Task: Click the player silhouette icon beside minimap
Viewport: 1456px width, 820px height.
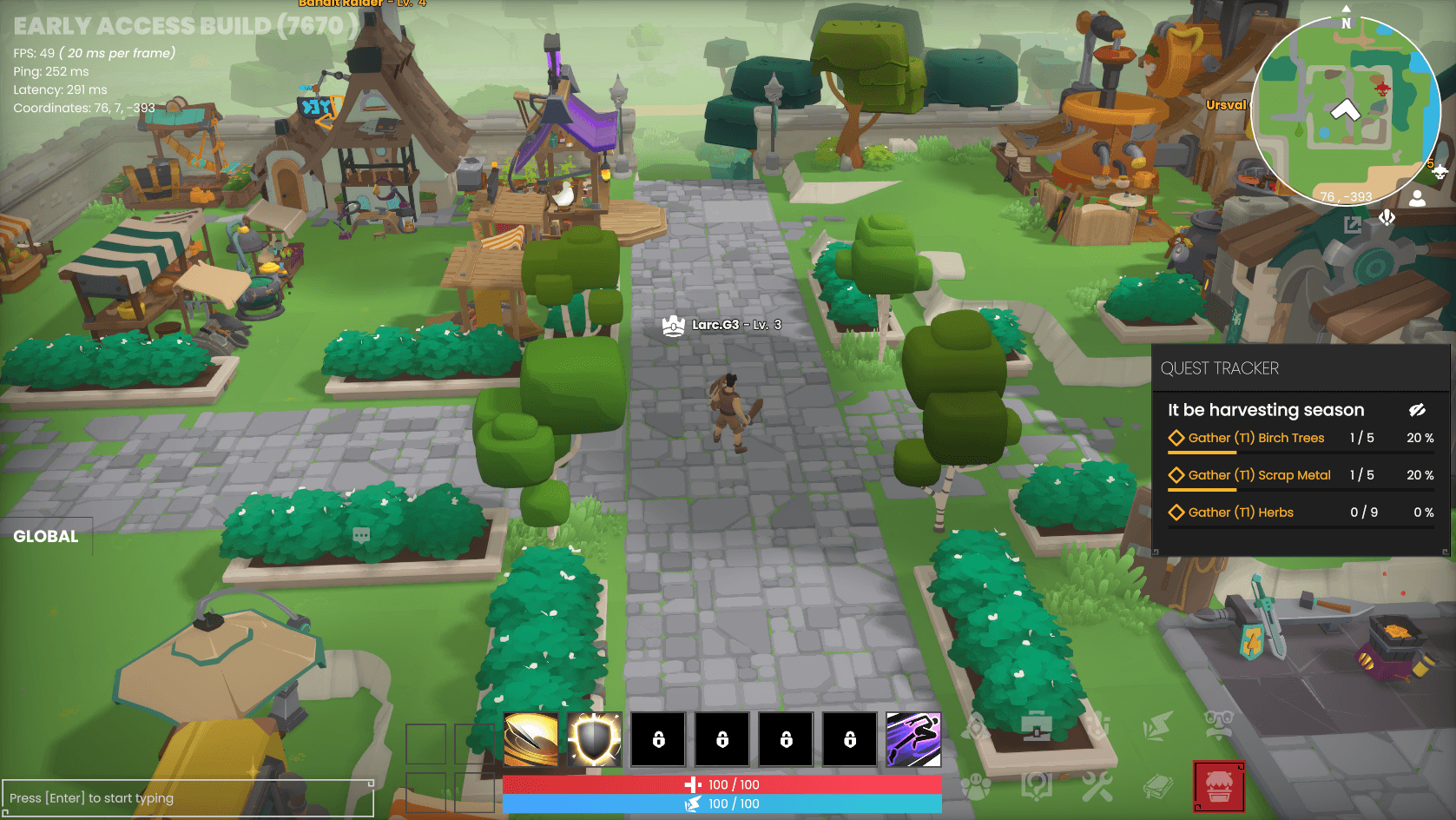Action: tap(1417, 198)
